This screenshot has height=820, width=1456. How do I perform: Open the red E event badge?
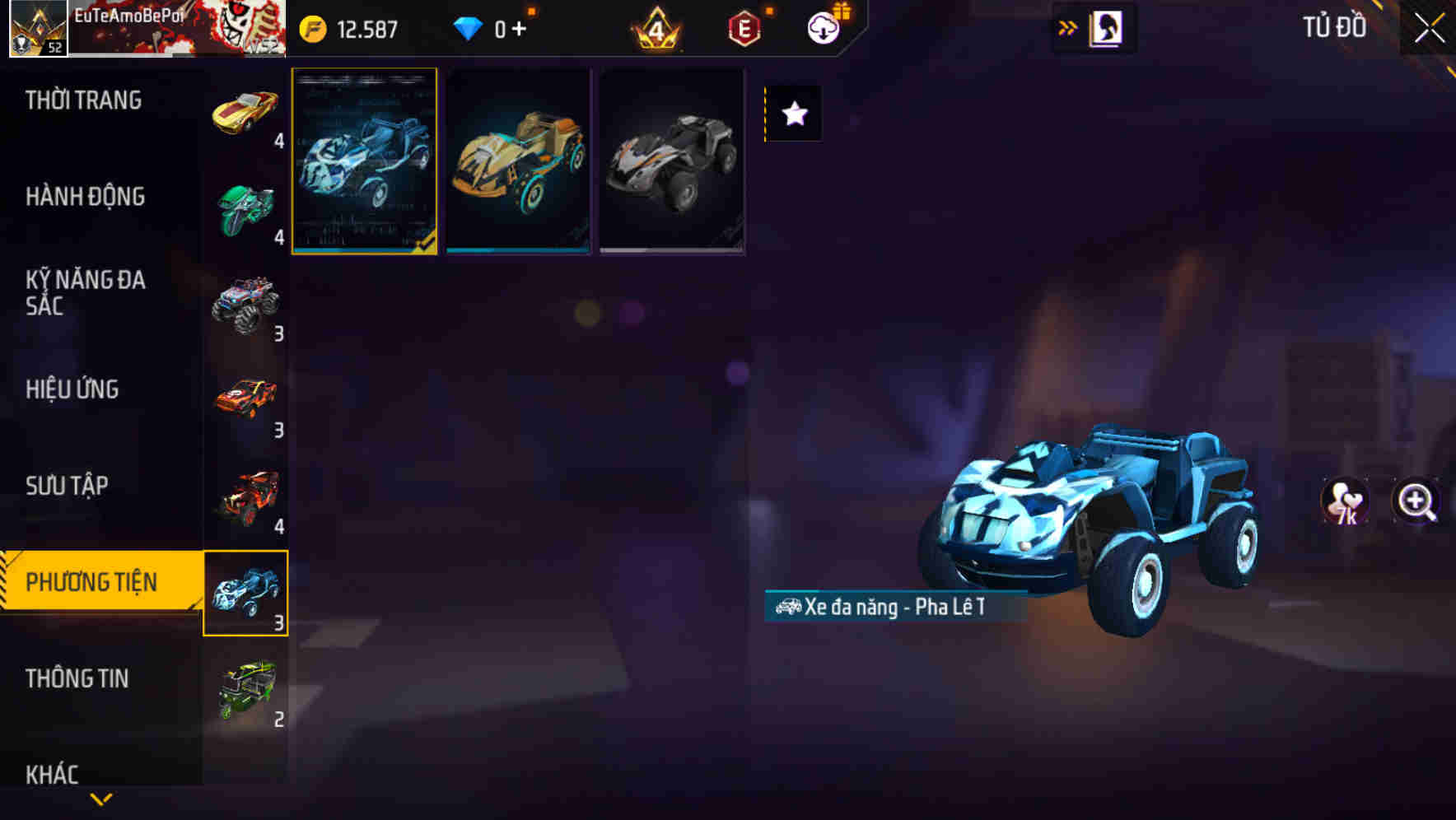[743, 26]
